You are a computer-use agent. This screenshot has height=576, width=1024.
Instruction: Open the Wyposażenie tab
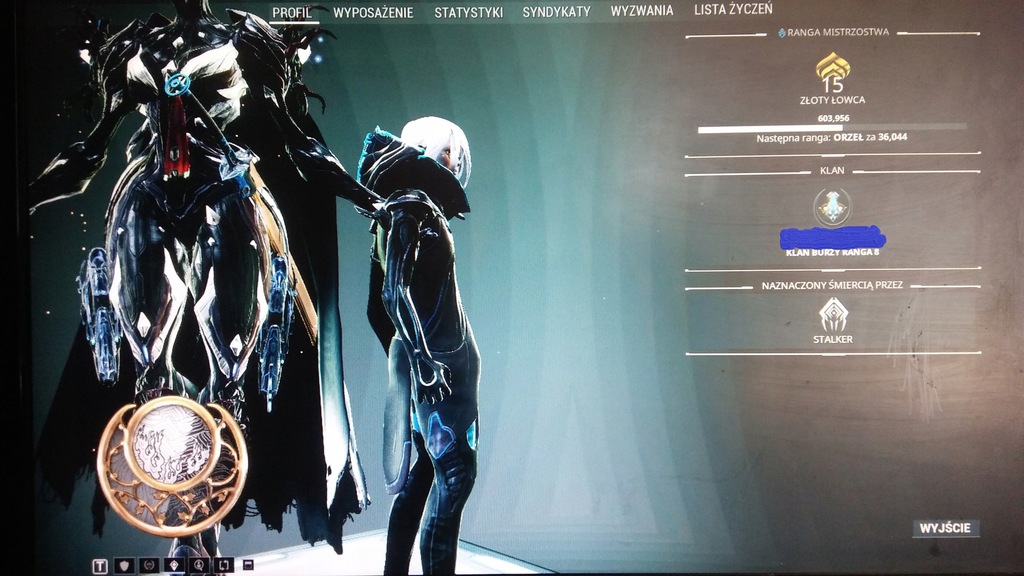pos(375,12)
